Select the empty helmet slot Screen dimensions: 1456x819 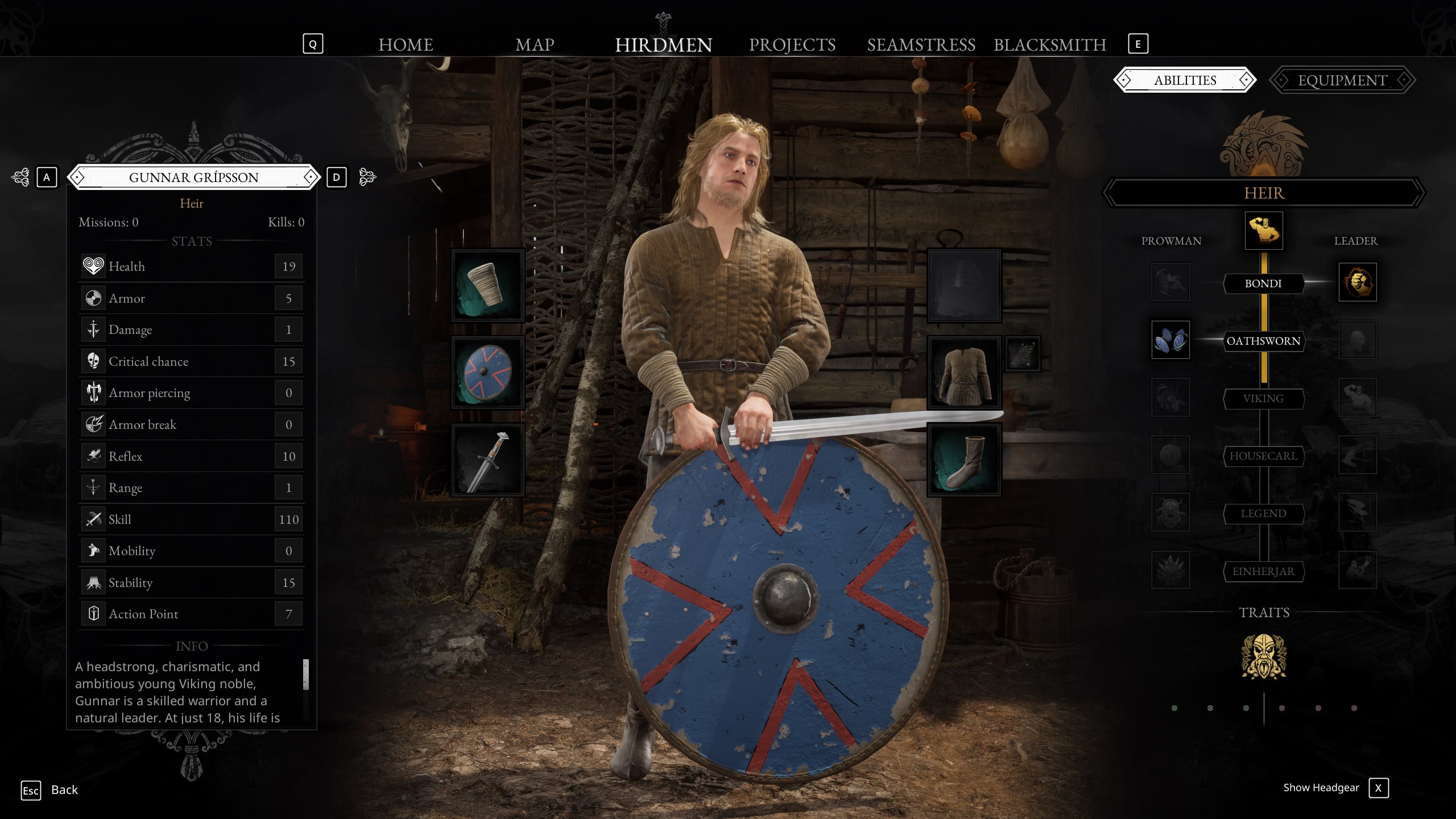click(963, 285)
